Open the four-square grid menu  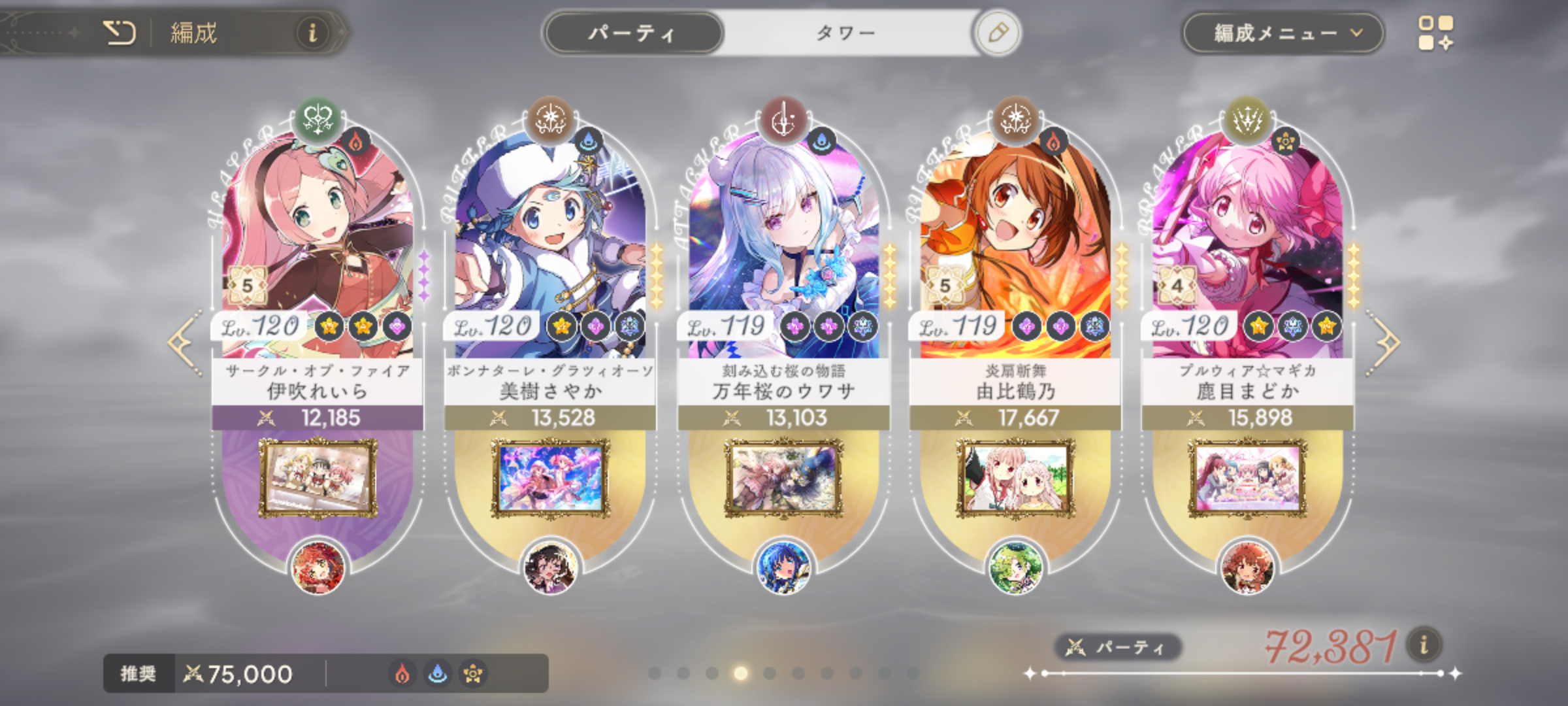1435,33
